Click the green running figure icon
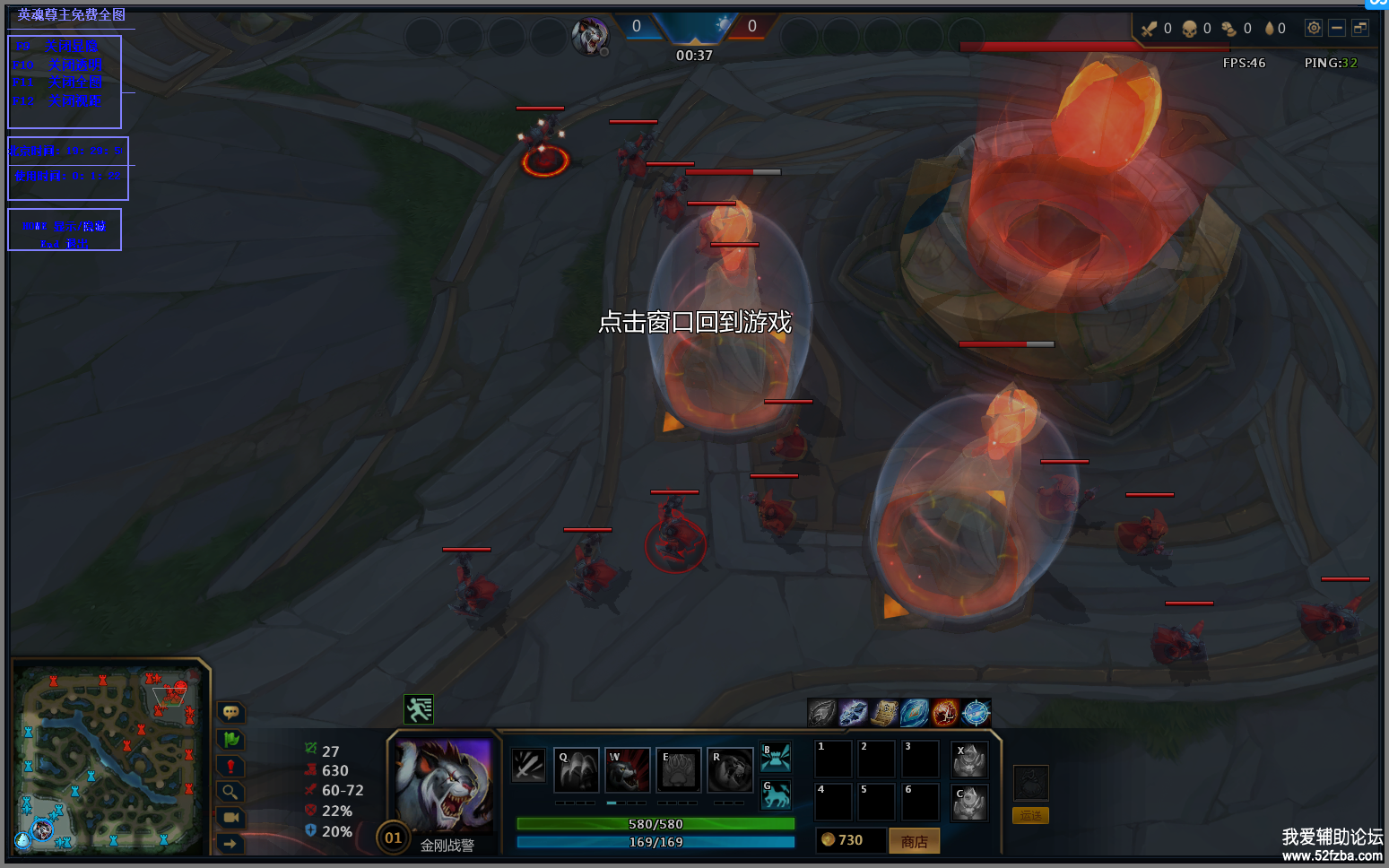Image resolution: width=1389 pixels, height=868 pixels. 418,709
